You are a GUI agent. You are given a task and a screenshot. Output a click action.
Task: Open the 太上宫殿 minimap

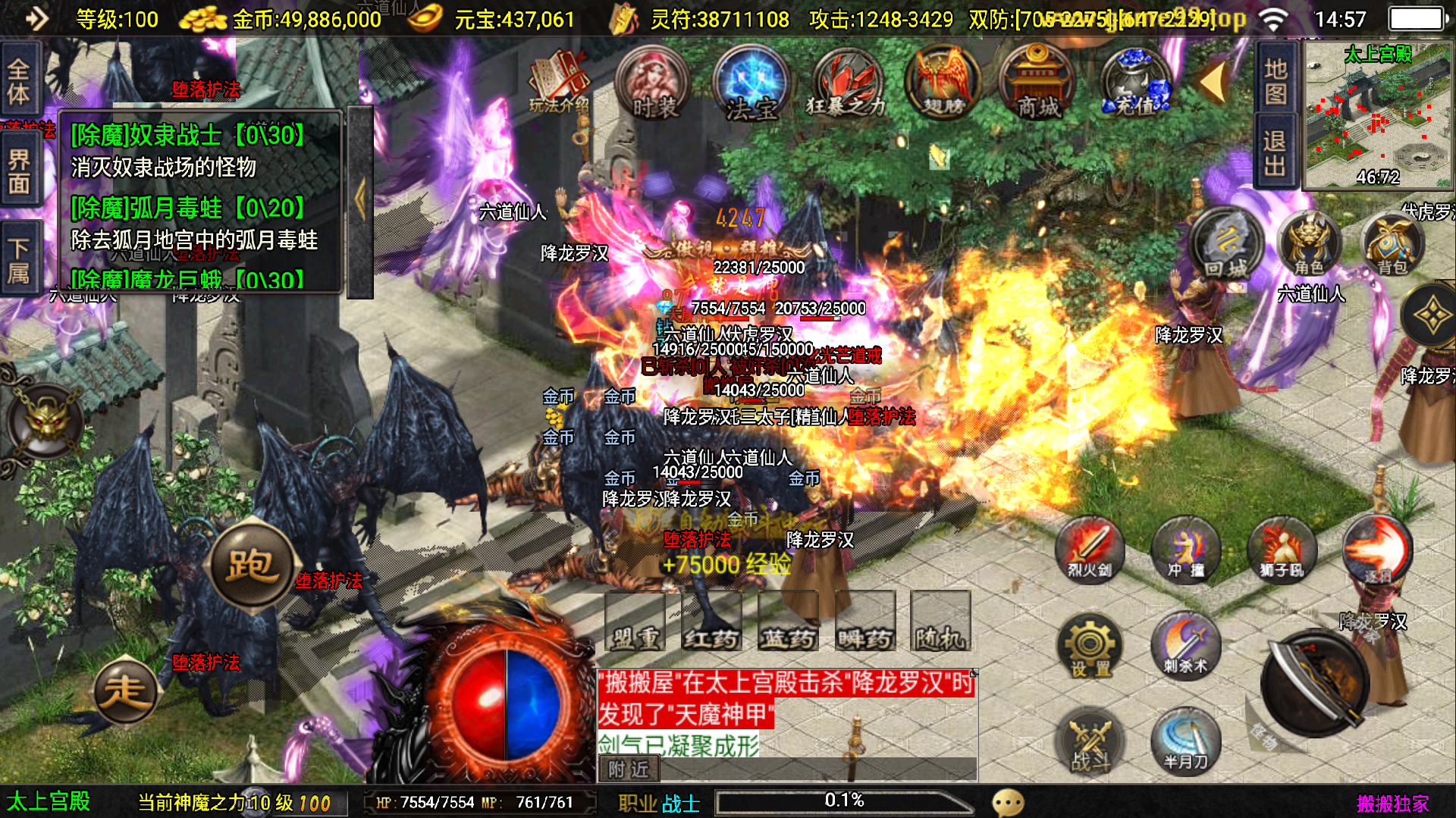click(x=1377, y=114)
